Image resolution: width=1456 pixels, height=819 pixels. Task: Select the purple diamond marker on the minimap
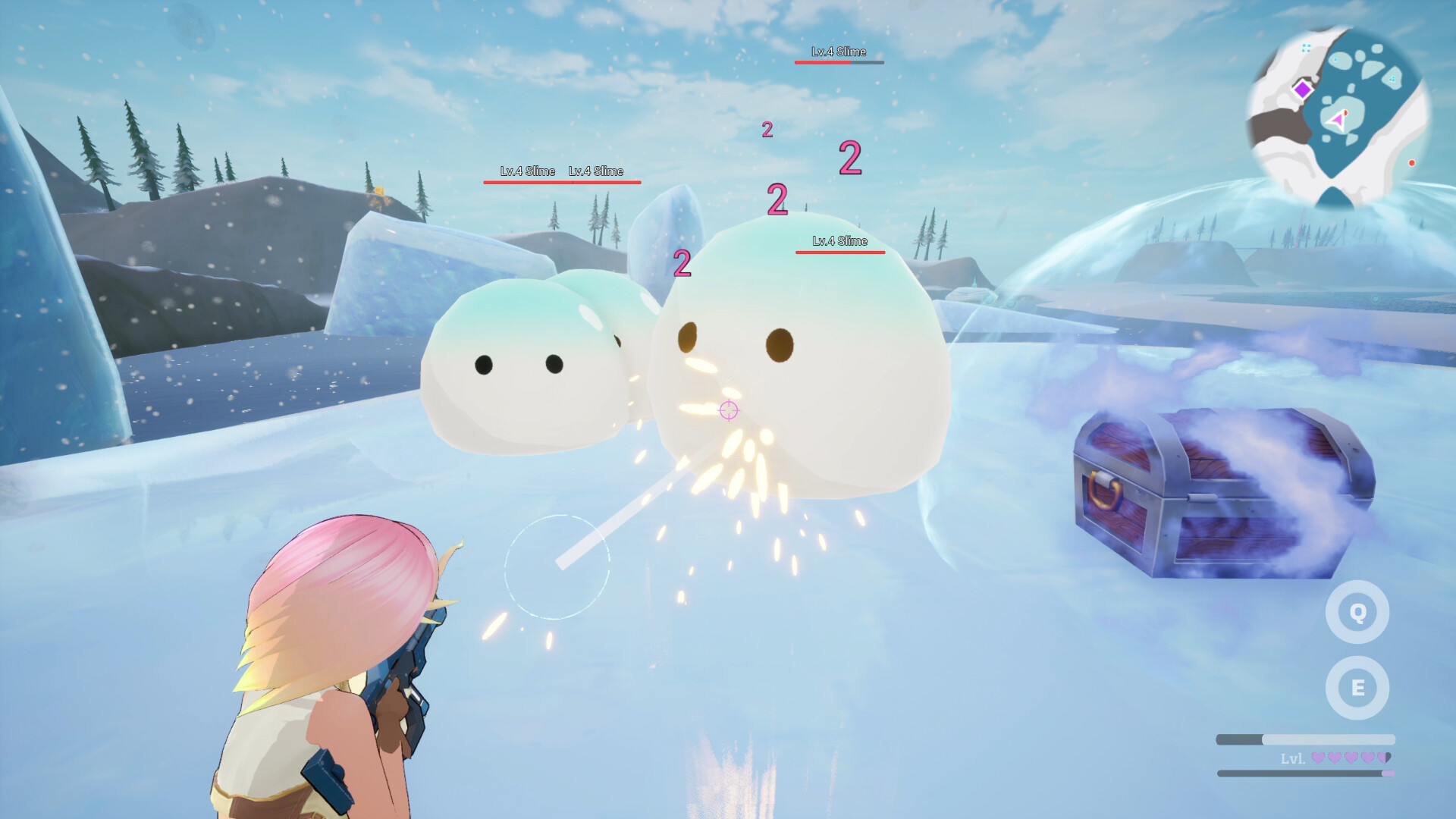click(1303, 90)
